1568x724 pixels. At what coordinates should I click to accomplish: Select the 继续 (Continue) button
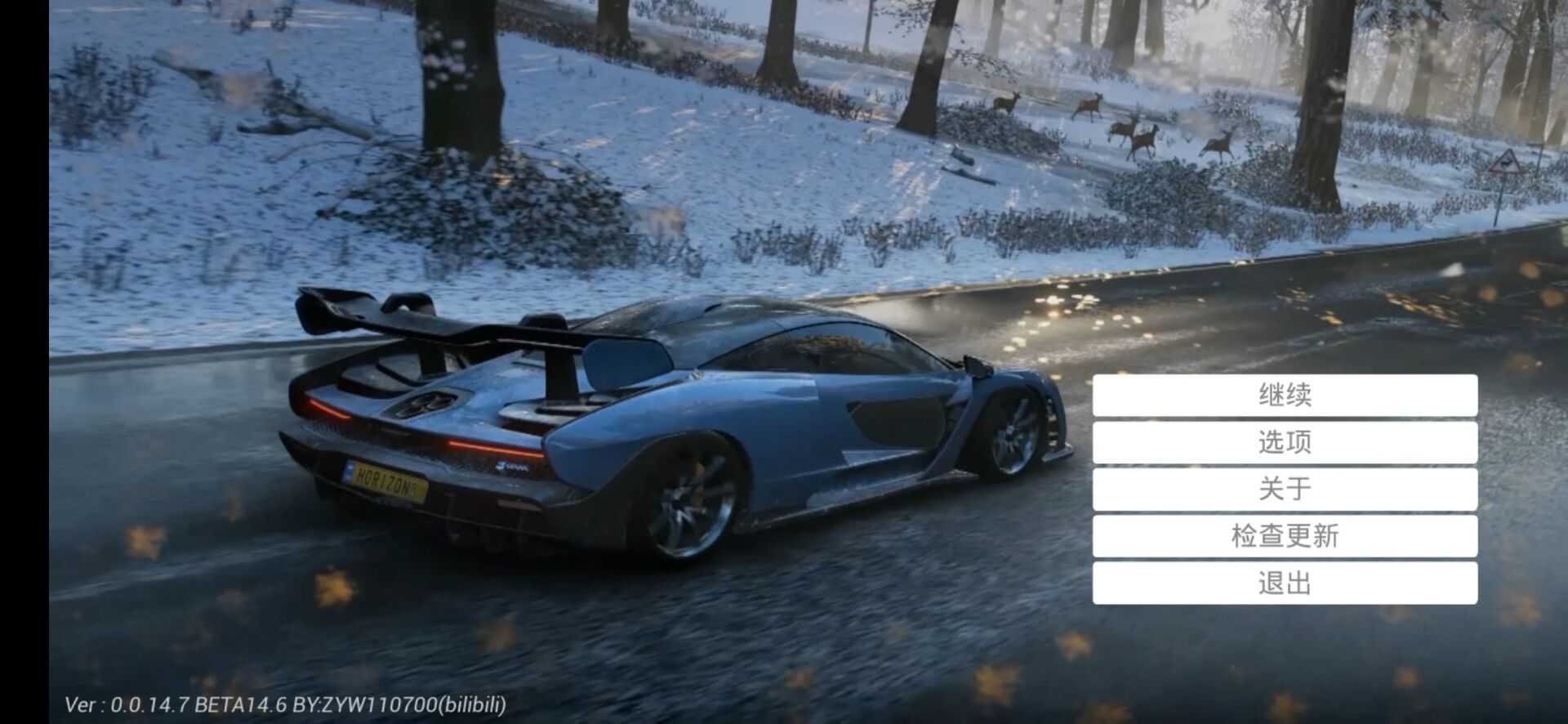point(1285,396)
